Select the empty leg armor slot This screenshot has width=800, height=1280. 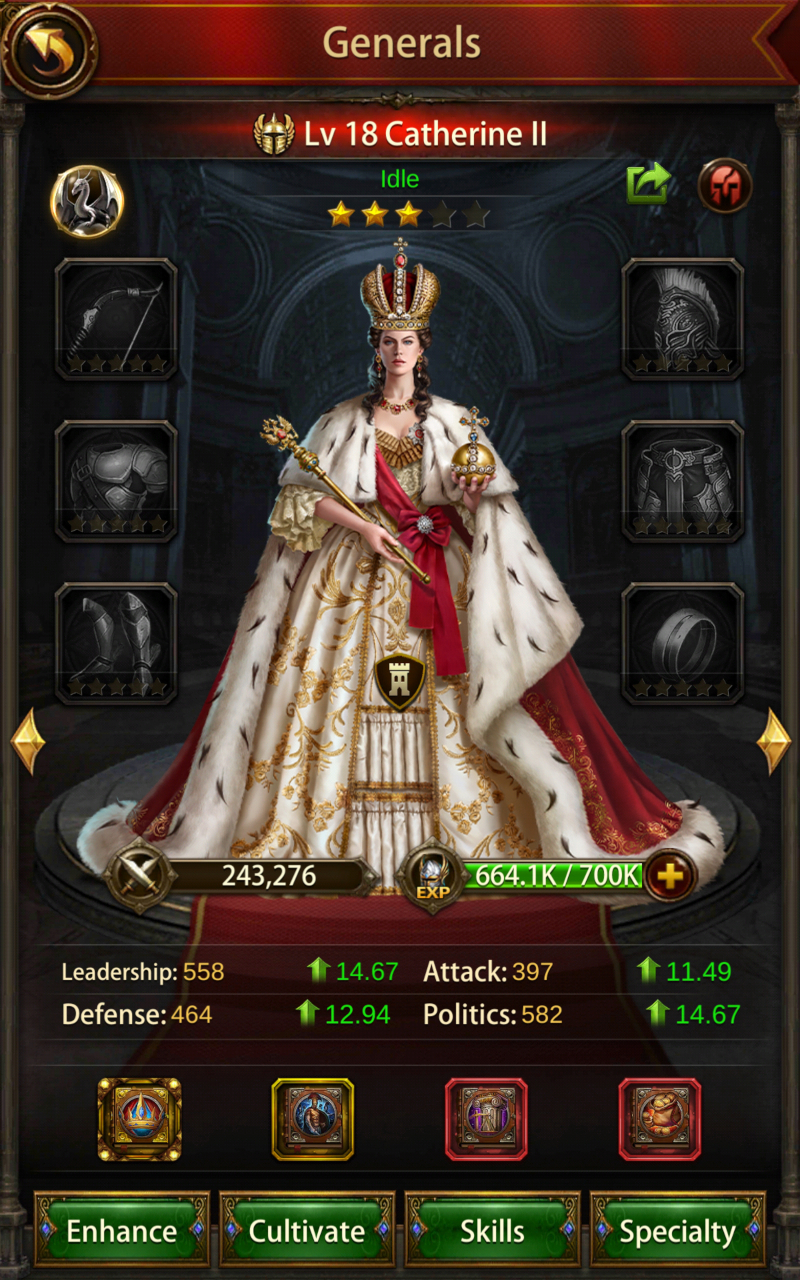pos(683,481)
